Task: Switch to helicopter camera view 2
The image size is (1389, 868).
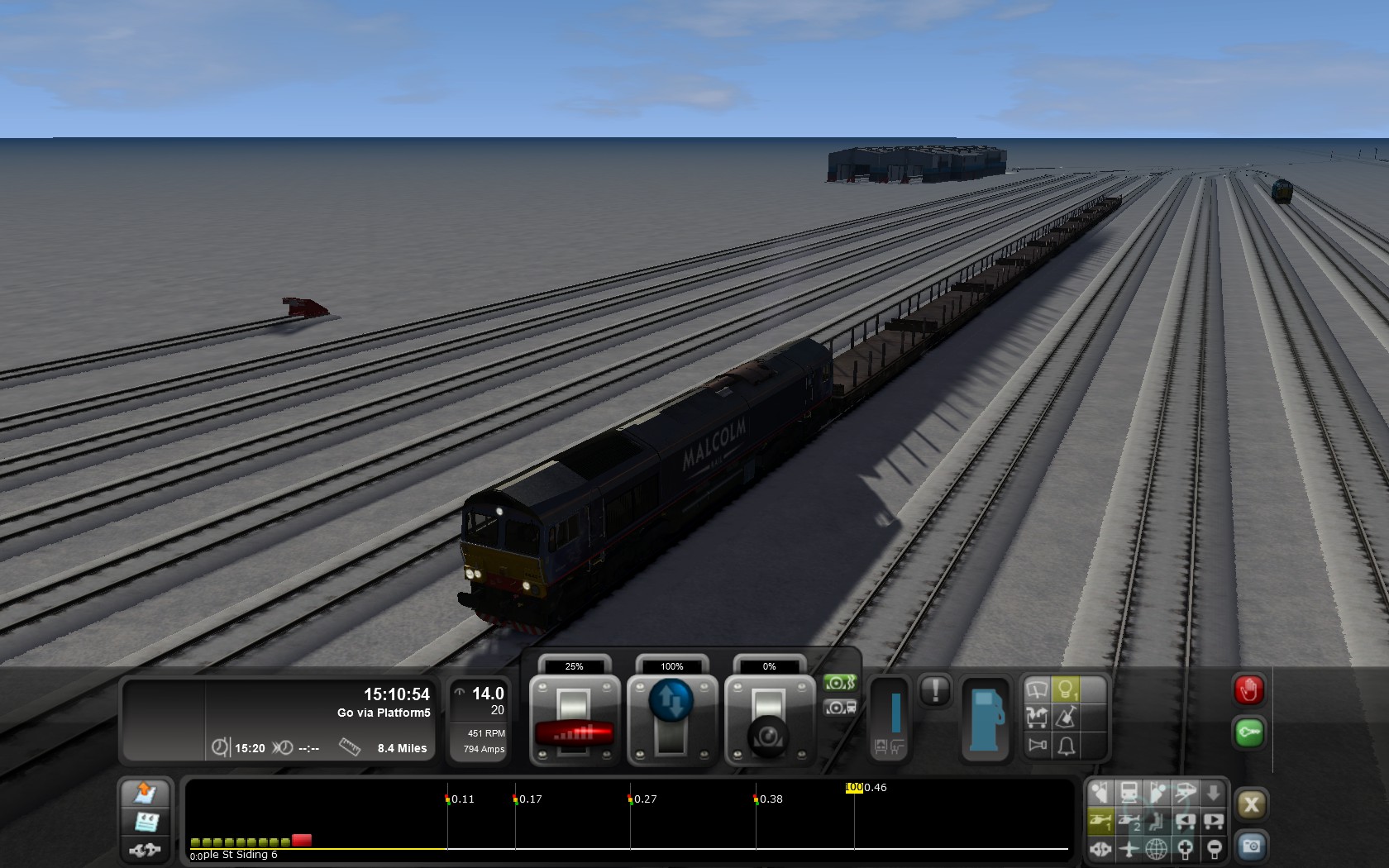Action: click(x=1129, y=821)
